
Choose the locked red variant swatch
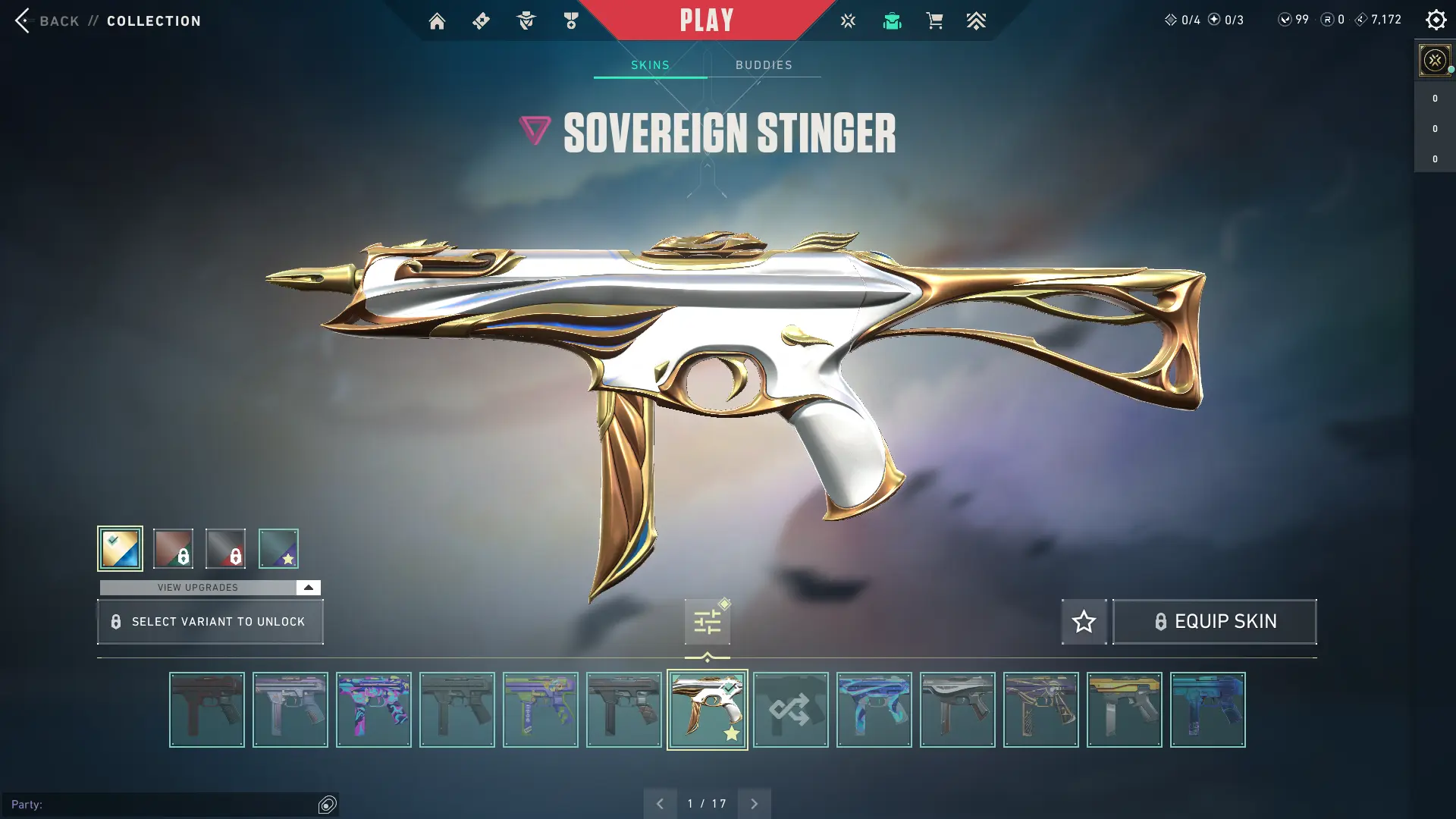[x=225, y=548]
